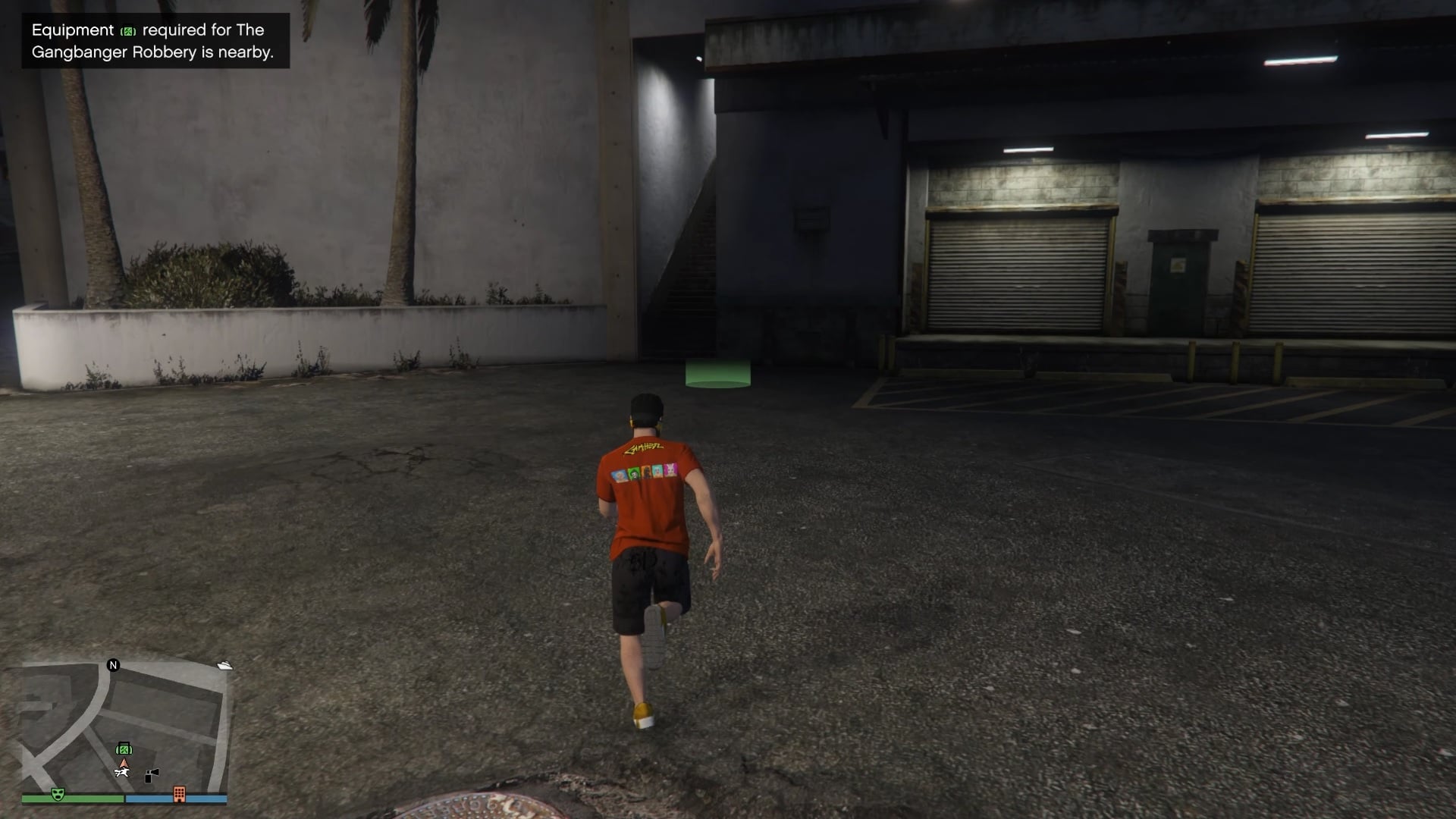Click the green health bar under the minimap

(x=87, y=798)
